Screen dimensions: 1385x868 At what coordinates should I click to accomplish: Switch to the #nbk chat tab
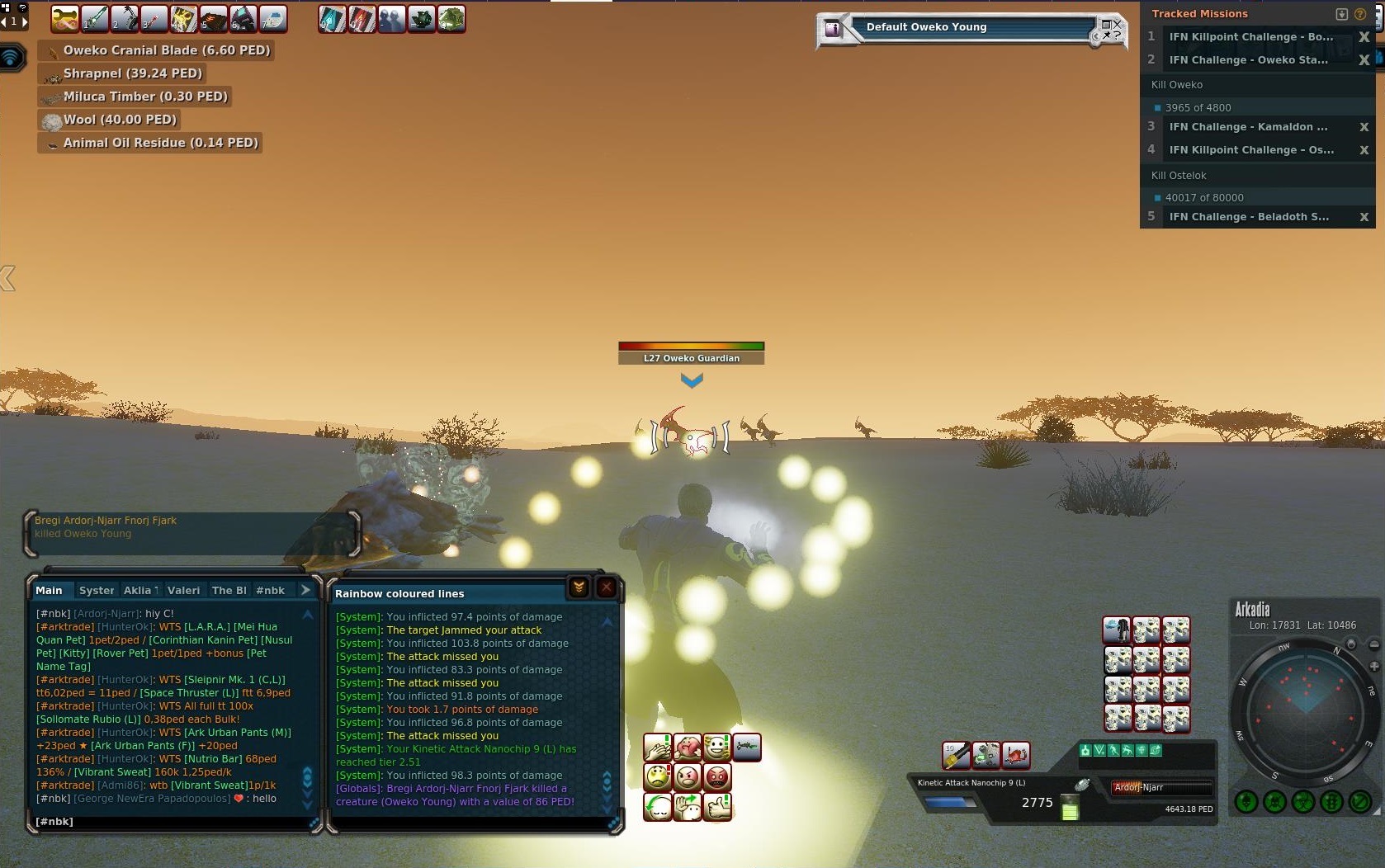pos(270,590)
